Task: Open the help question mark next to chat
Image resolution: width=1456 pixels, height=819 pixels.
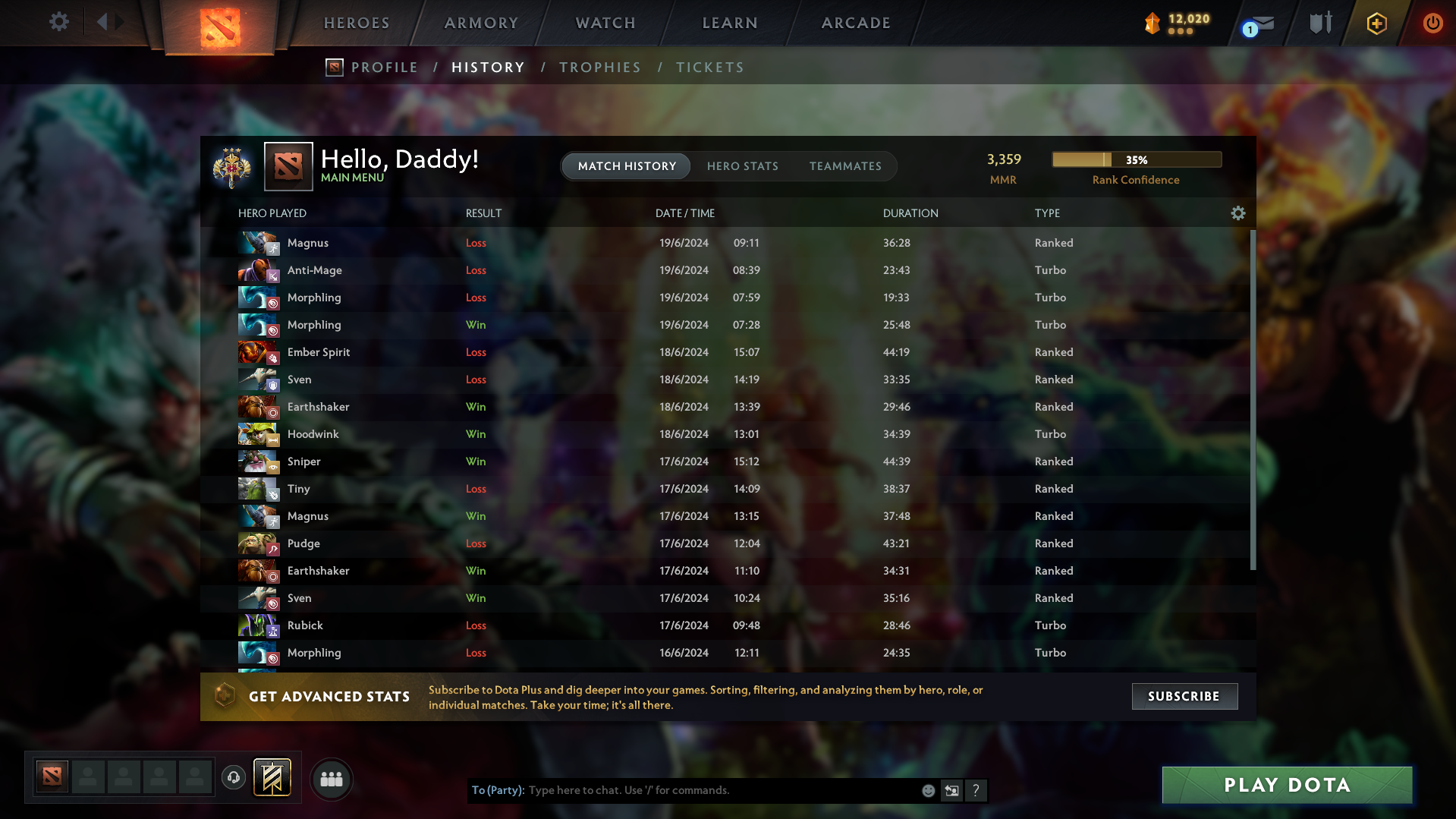Action: point(976,790)
